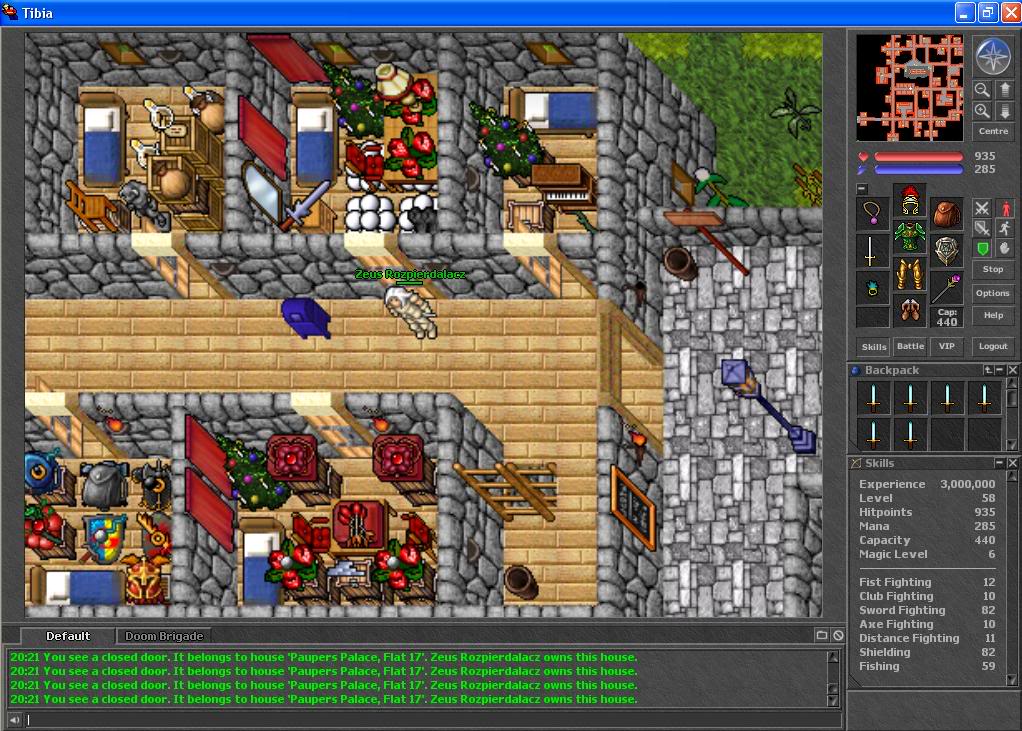Image resolution: width=1022 pixels, height=731 pixels.
Task: Select the red-plumed helmet equipment slot
Action: pyautogui.click(x=909, y=201)
